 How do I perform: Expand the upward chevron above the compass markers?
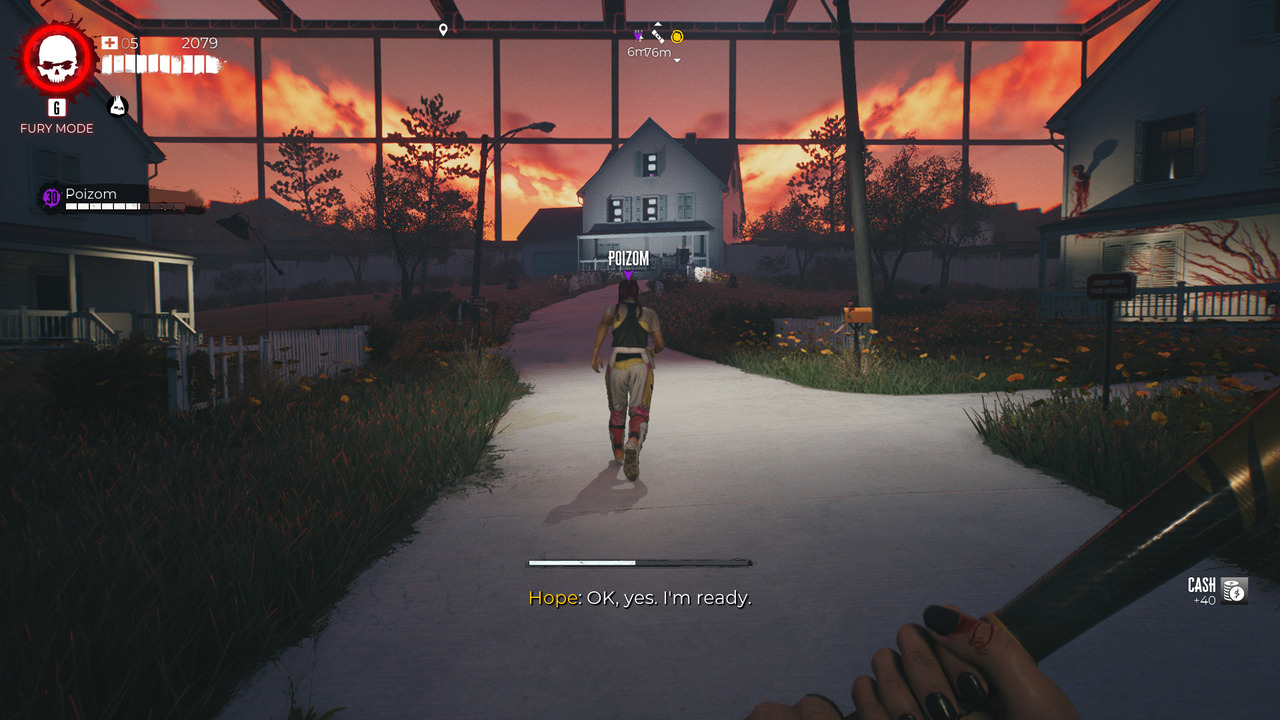coord(658,24)
